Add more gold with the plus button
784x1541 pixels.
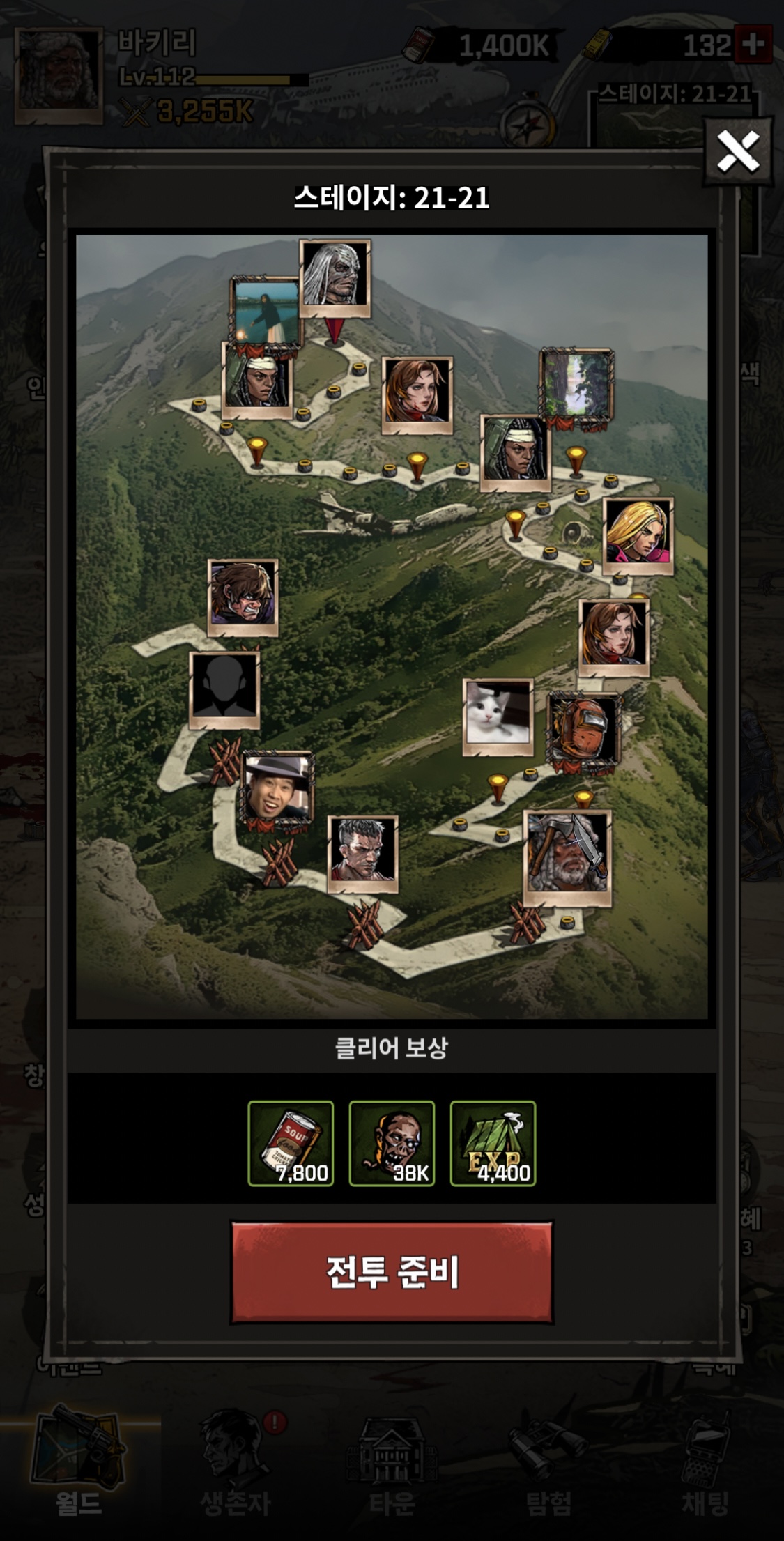point(753,45)
